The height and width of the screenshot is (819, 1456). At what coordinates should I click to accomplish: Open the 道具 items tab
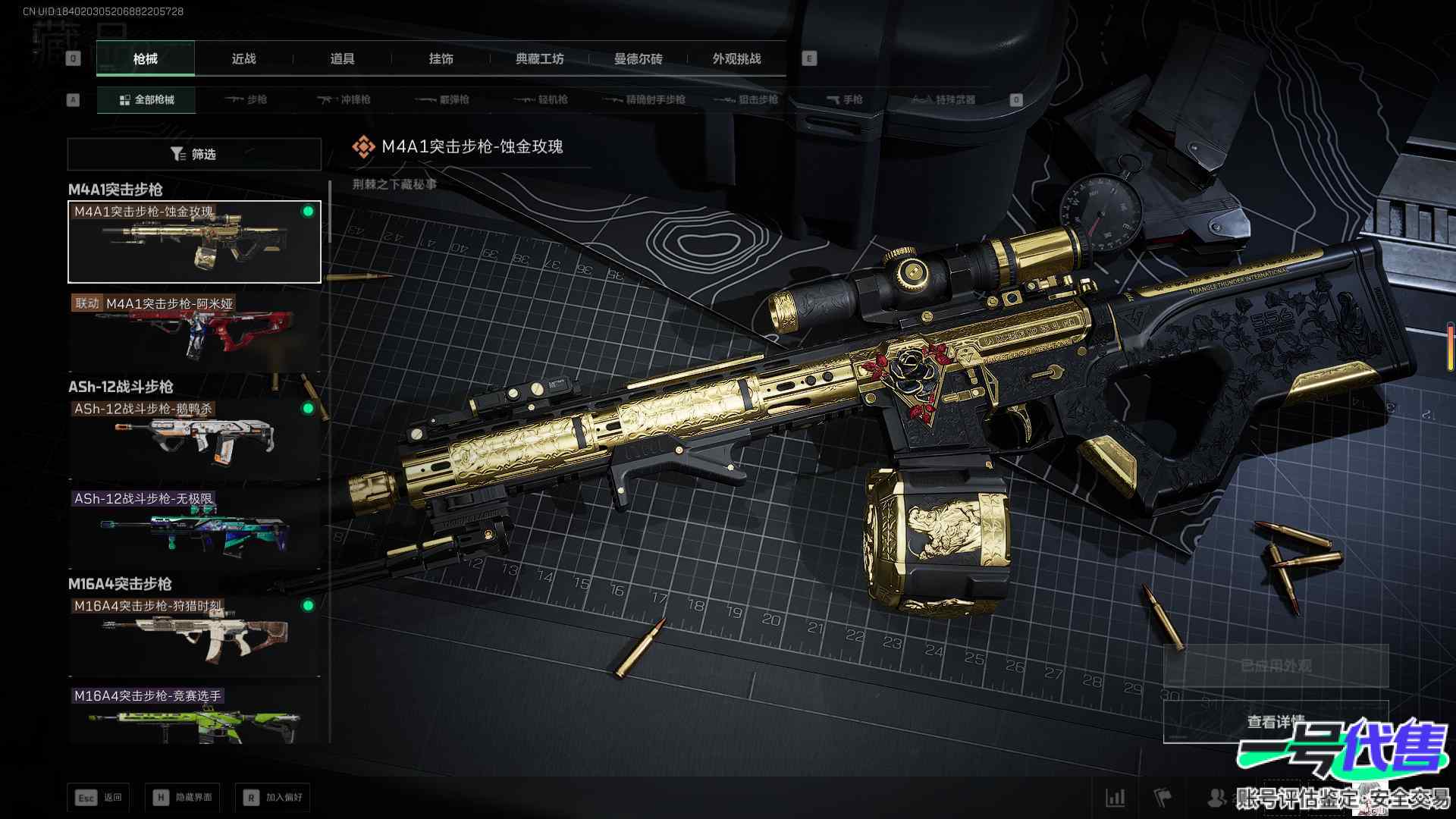(x=342, y=58)
